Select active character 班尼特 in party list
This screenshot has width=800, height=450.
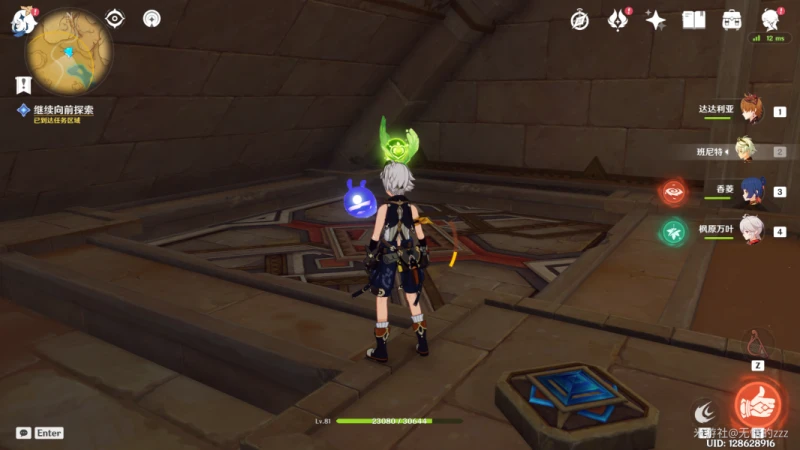[x=746, y=150]
